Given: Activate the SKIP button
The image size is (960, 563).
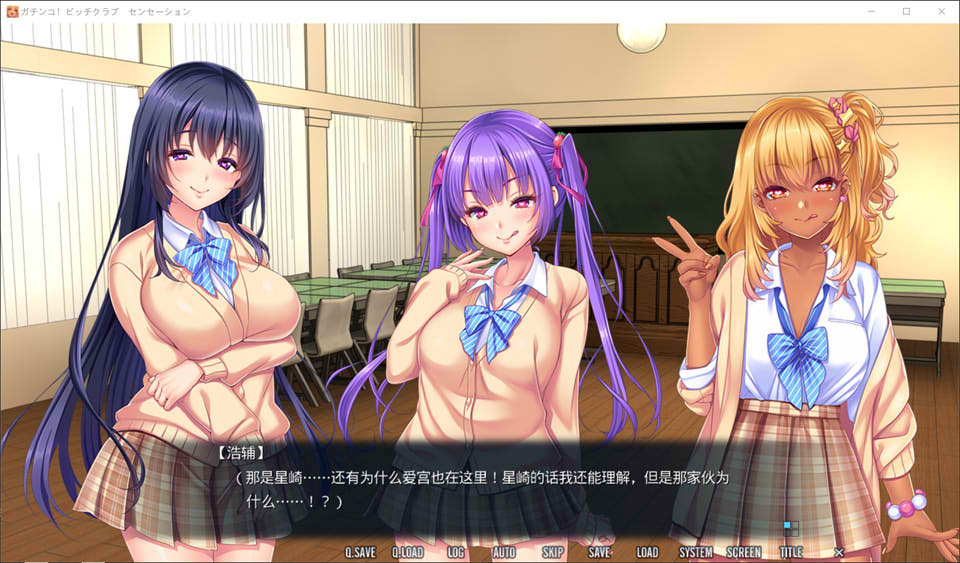Looking at the screenshot, I should (552, 552).
